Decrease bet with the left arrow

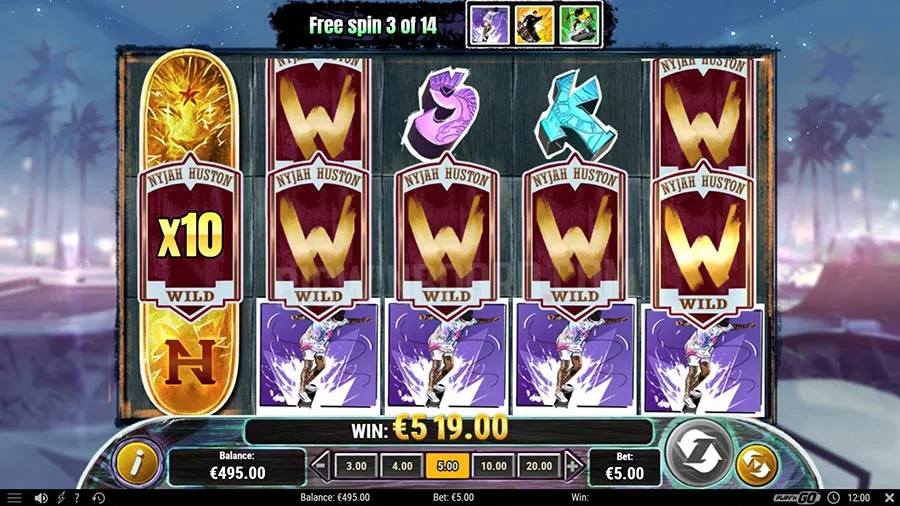click(x=321, y=466)
